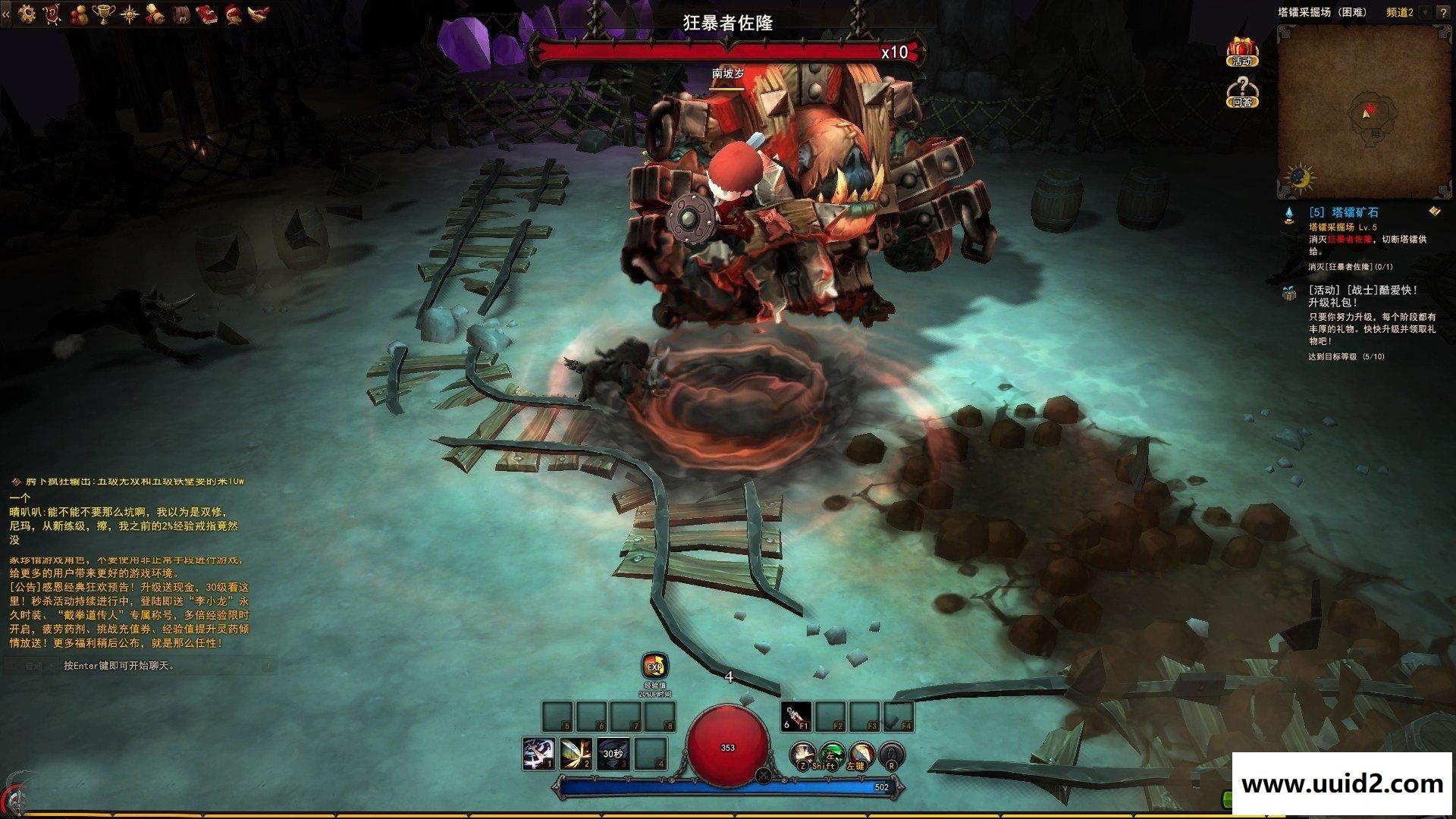The height and width of the screenshot is (819, 1456).
Task: Click the EXP boost buff icon
Action: pos(654,667)
